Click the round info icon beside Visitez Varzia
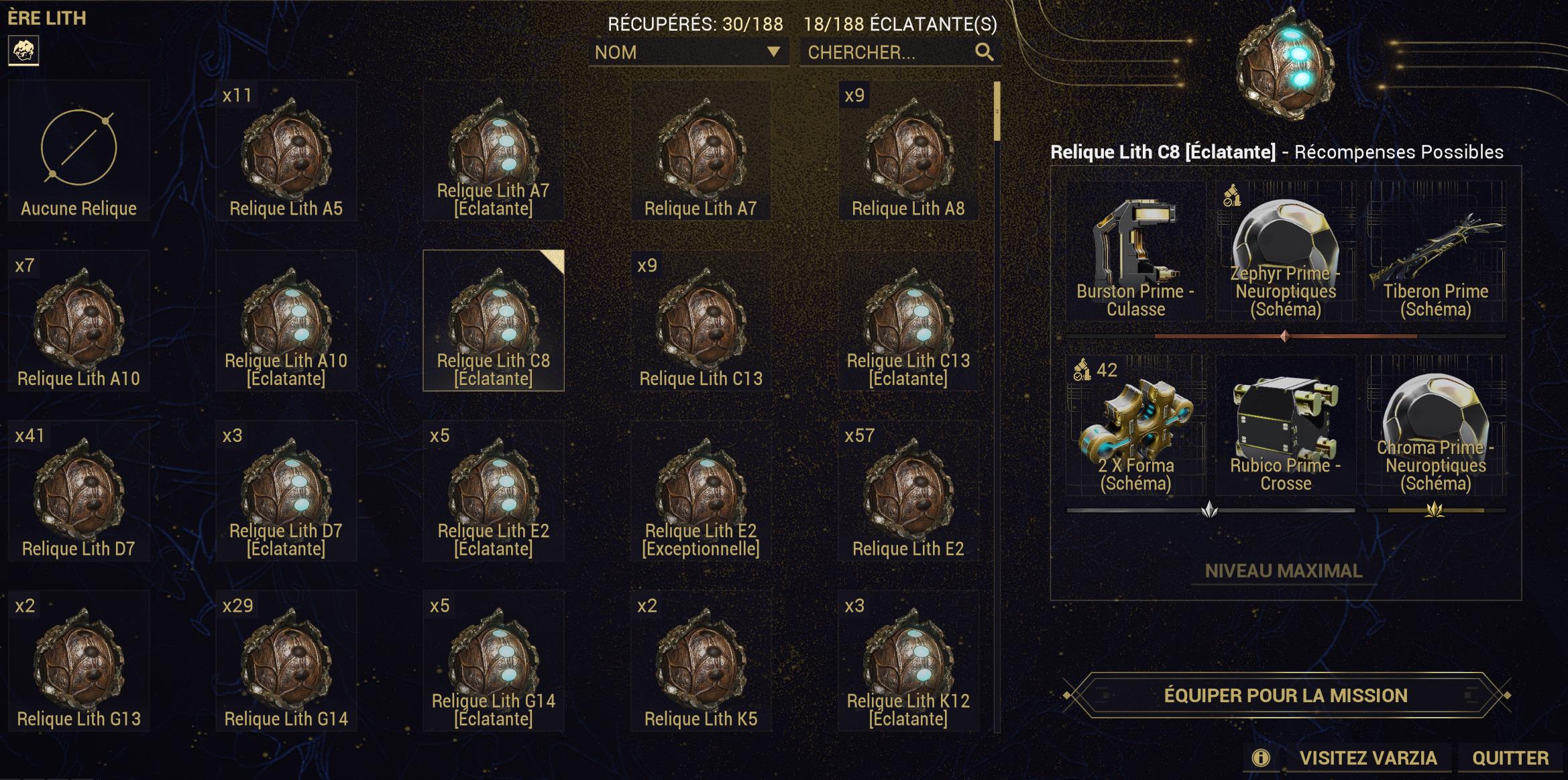 click(x=1260, y=758)
